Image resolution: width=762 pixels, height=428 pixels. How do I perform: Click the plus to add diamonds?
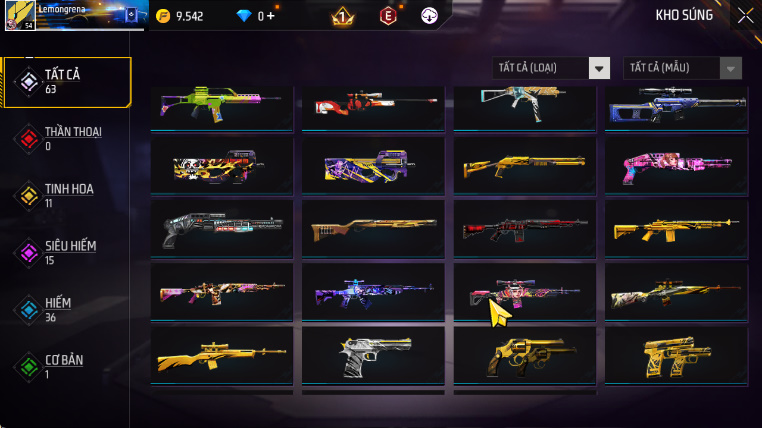click(x=270, y=16)
